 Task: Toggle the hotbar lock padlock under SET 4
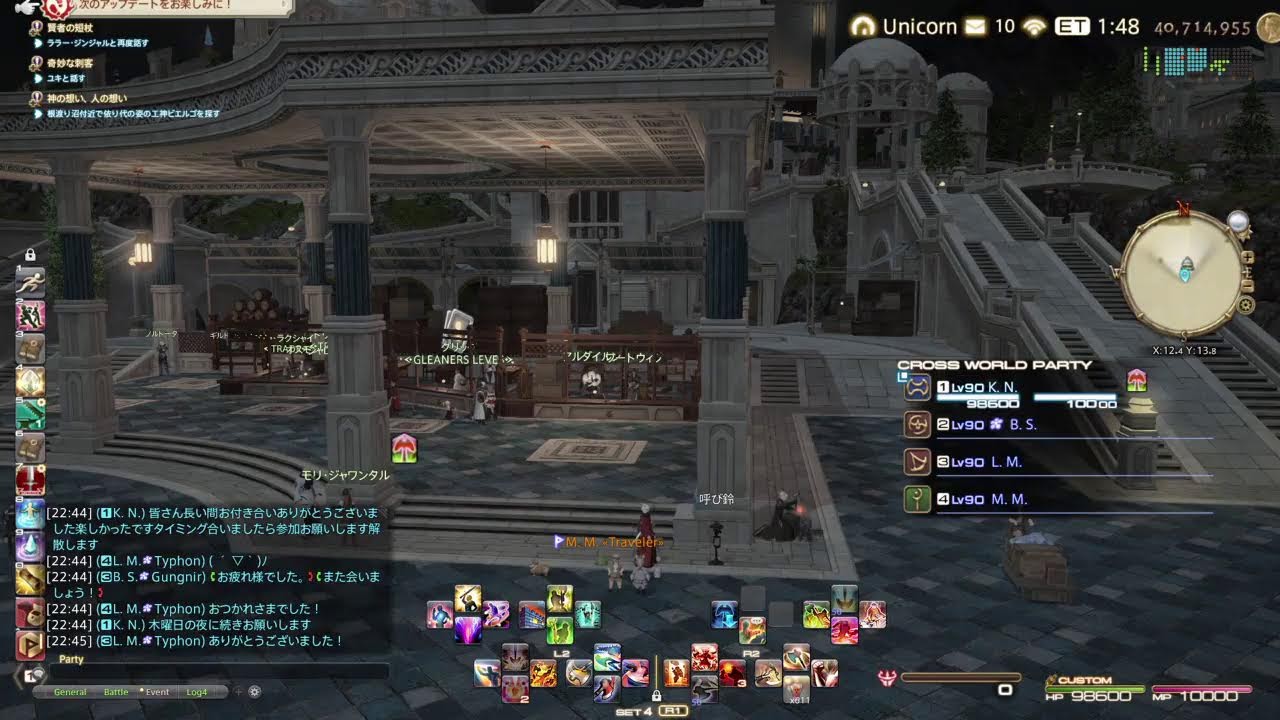point(657,694)
